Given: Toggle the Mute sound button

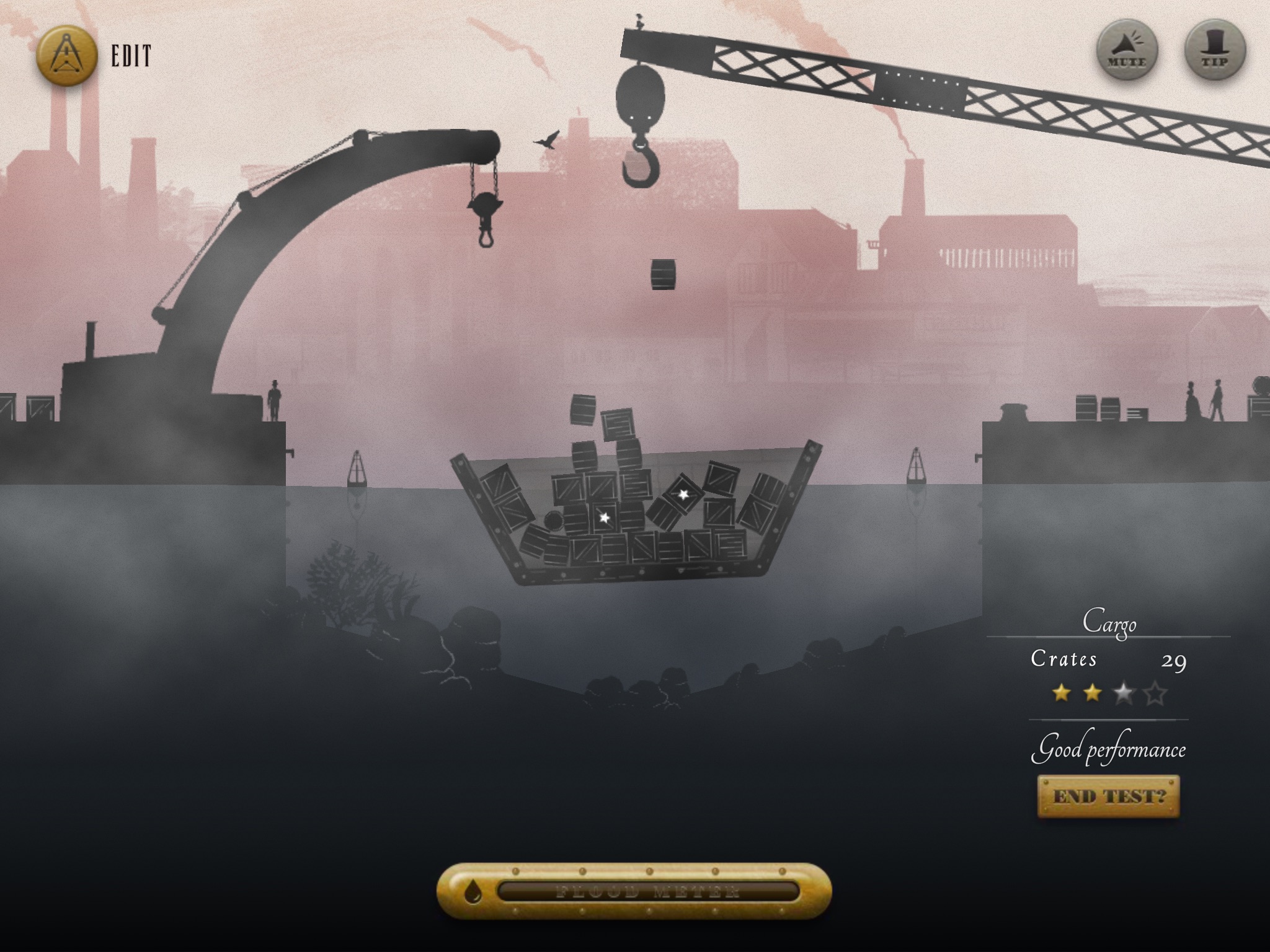Looking at the screenshot, I should pos(1127,51).
